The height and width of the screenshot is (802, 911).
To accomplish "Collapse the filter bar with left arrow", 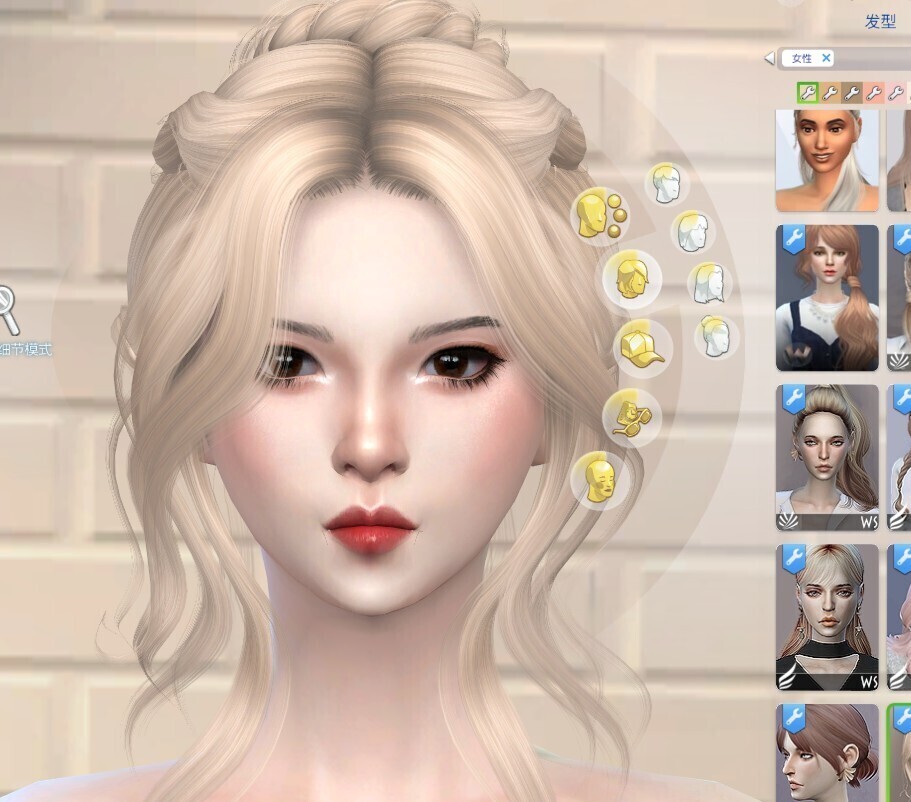I will tap(769, 59).
